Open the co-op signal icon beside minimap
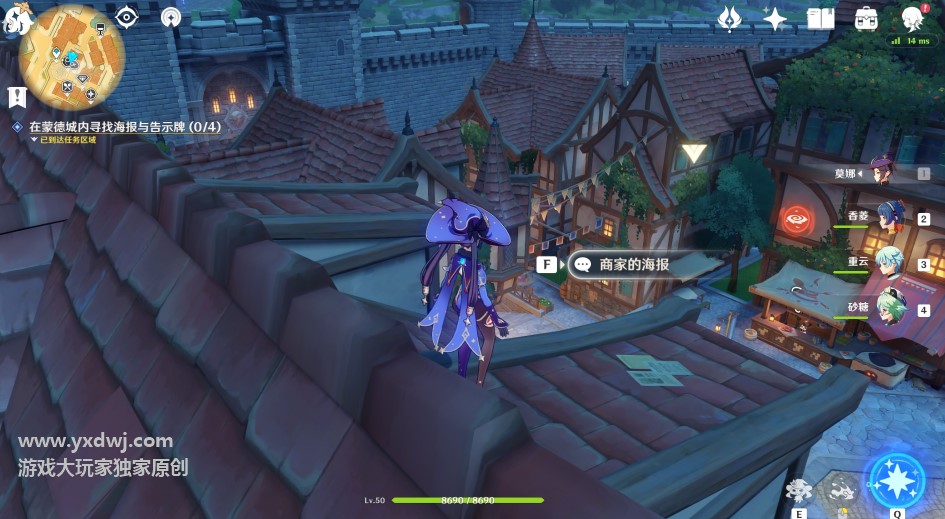Viewport: 945px width, 519px height. click(171, 17)
